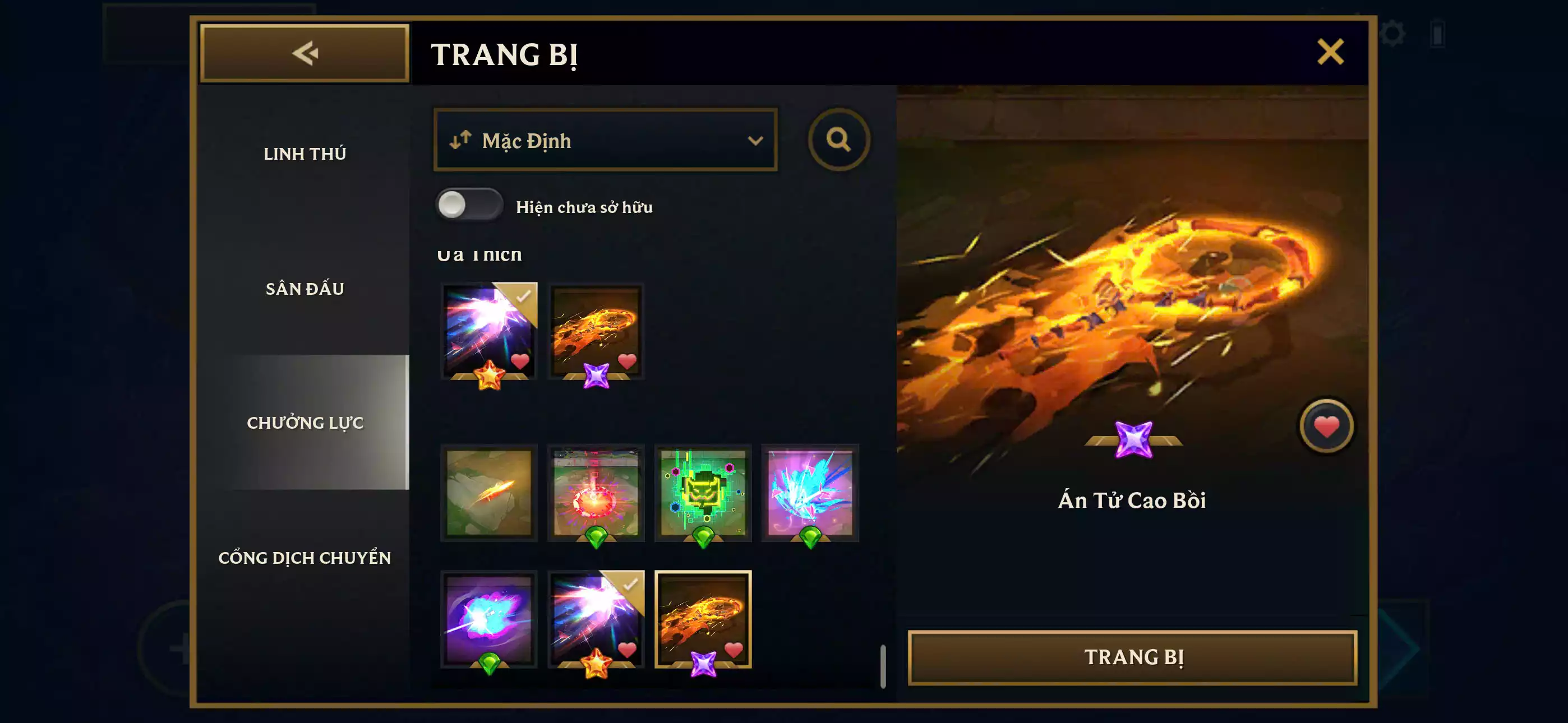Open the 'Mặc Định' sort dropdown

point(605,140)
